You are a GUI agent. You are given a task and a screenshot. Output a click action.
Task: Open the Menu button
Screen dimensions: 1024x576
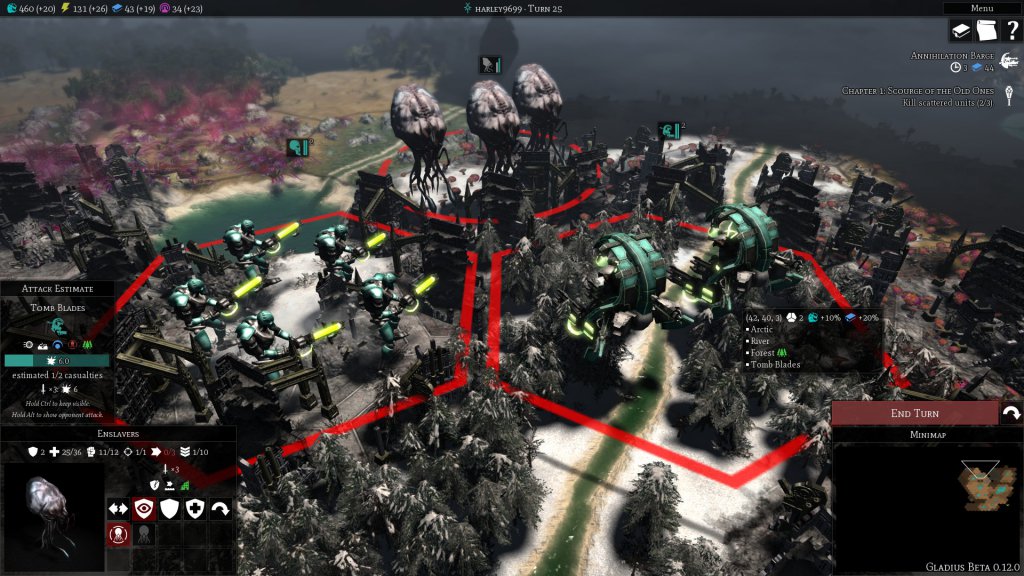tap(981, 8)
